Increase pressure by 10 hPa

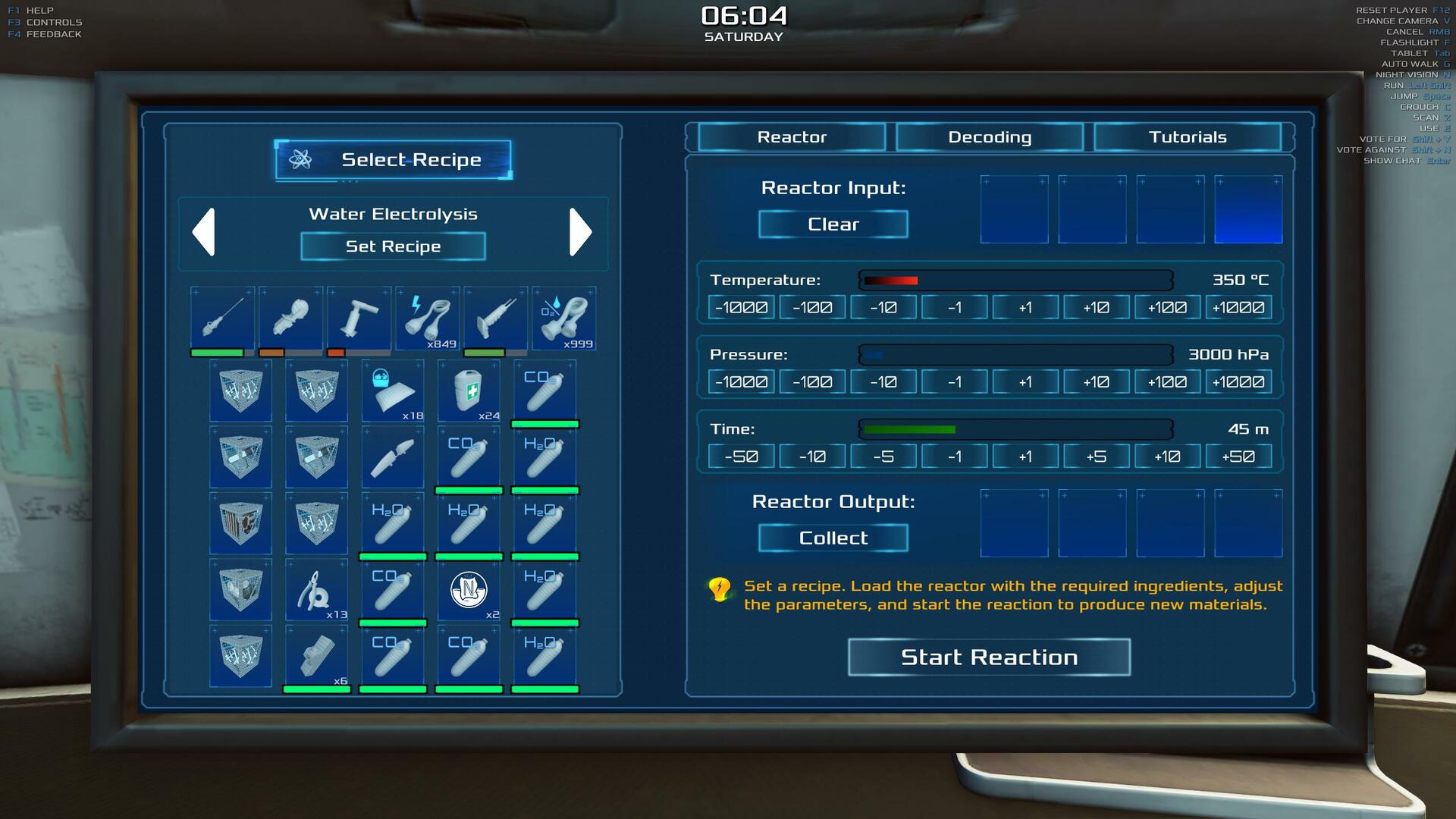[x=1096, y=382]
